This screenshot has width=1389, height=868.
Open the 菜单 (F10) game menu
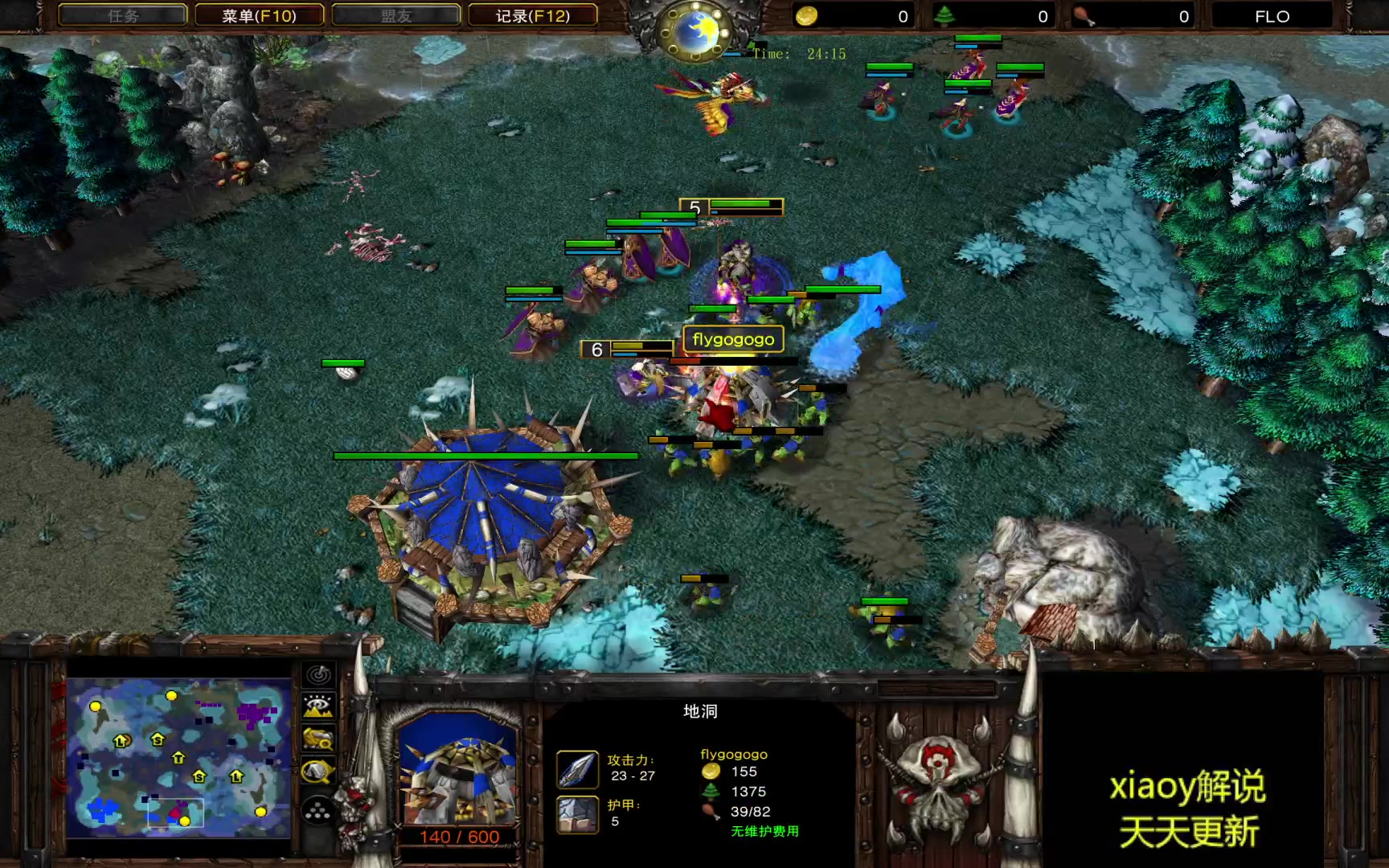pyautogui.click(x=259, y=16)
